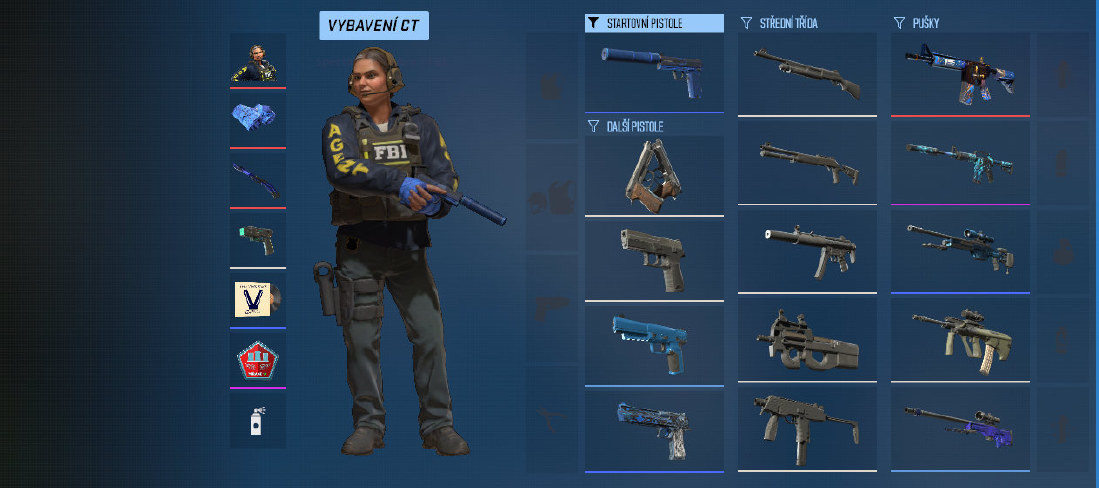Select the Zeus taser slot
Image resolution: width=1099 pixels, height=488 pixels.
click(258, 238)
